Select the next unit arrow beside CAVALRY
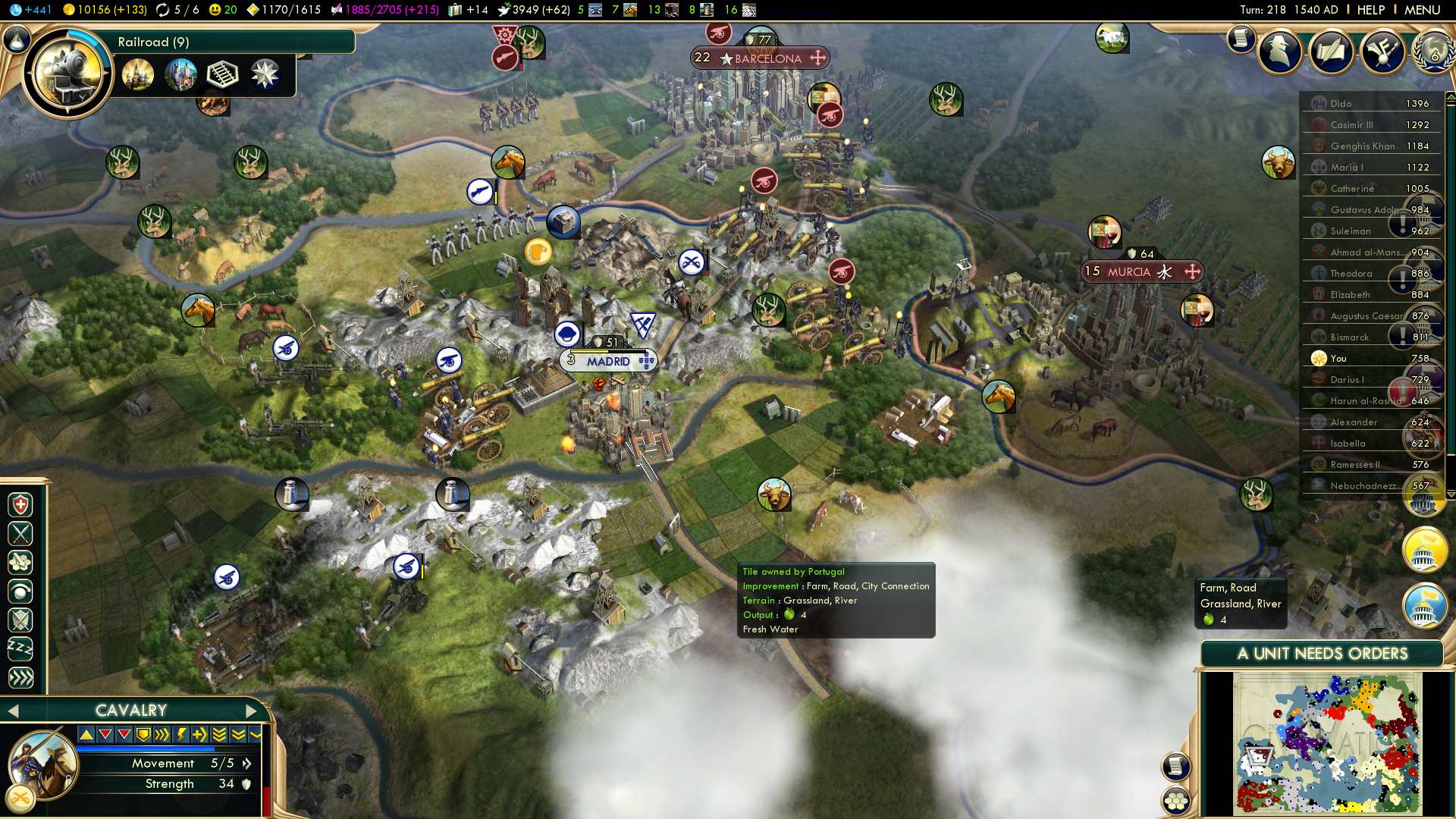The width and height of the screenshot is (1456, 819). 252,711
